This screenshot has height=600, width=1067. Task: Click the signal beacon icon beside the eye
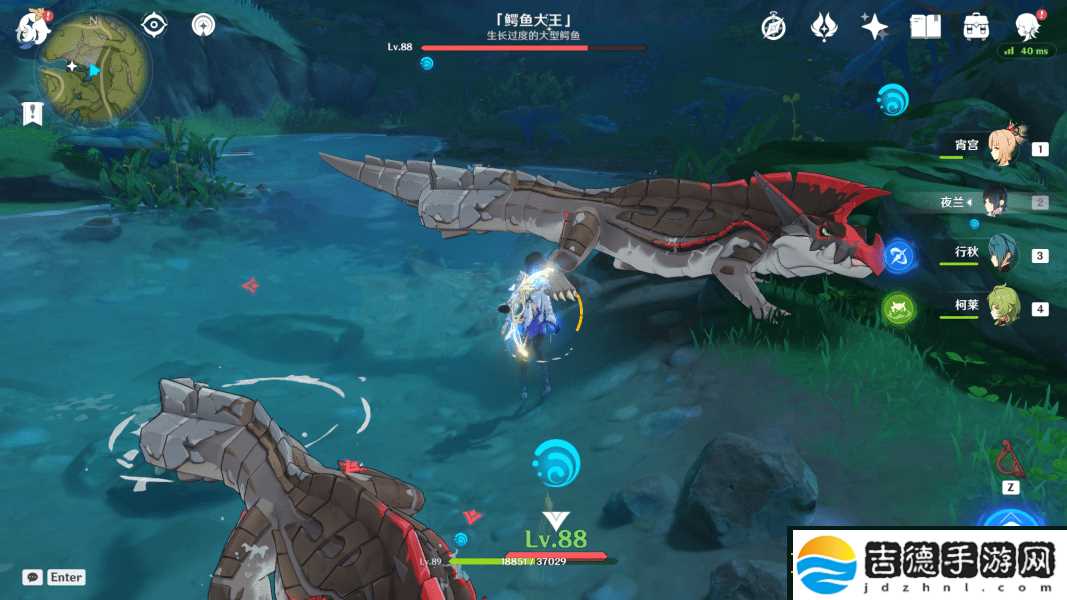(x=203, y=25)
